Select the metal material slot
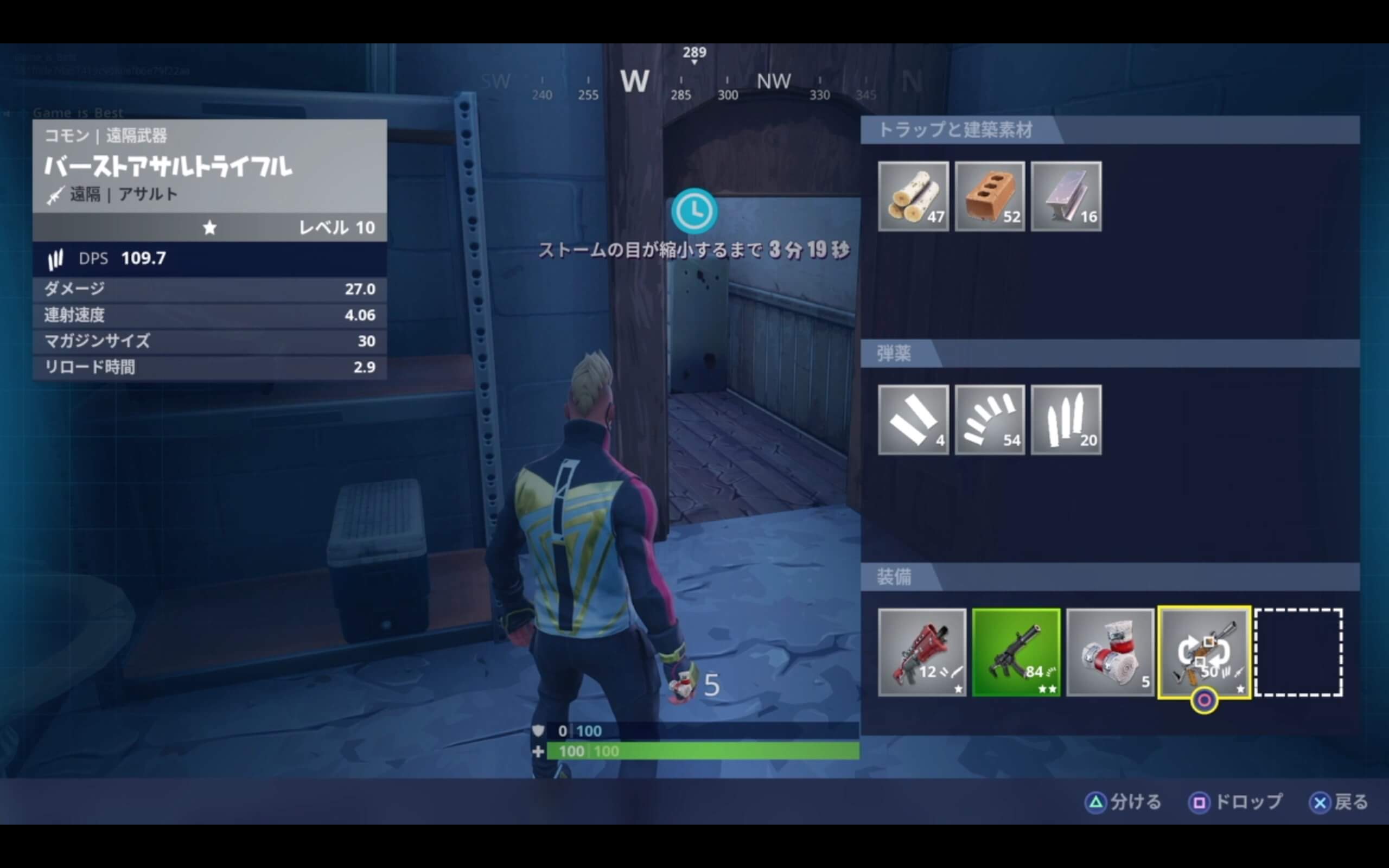This screenshot has width=1389, height=868. [x=1066, y=196]
